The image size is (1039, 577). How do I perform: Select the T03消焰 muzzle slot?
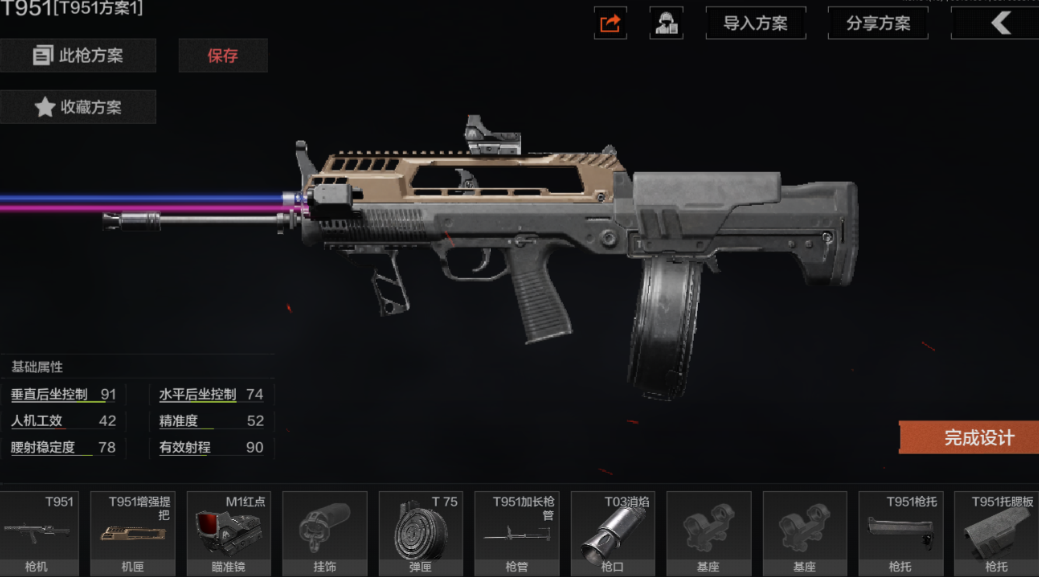[x=613, y=532]
